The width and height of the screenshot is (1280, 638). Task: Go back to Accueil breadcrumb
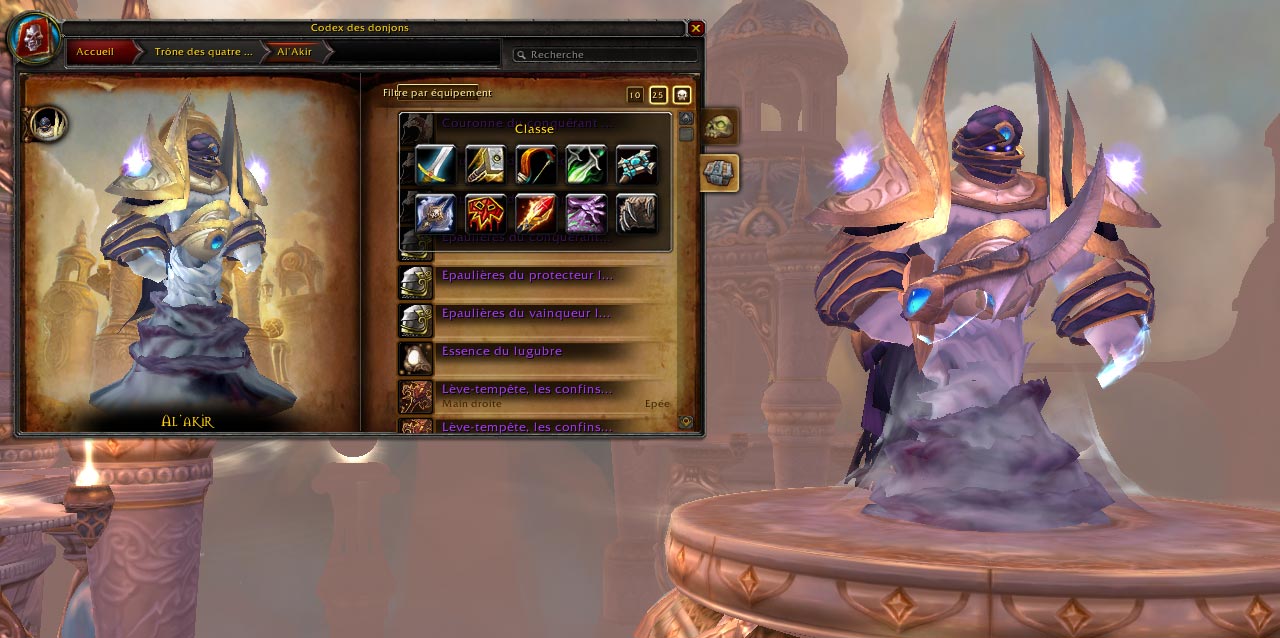point(96,51)
